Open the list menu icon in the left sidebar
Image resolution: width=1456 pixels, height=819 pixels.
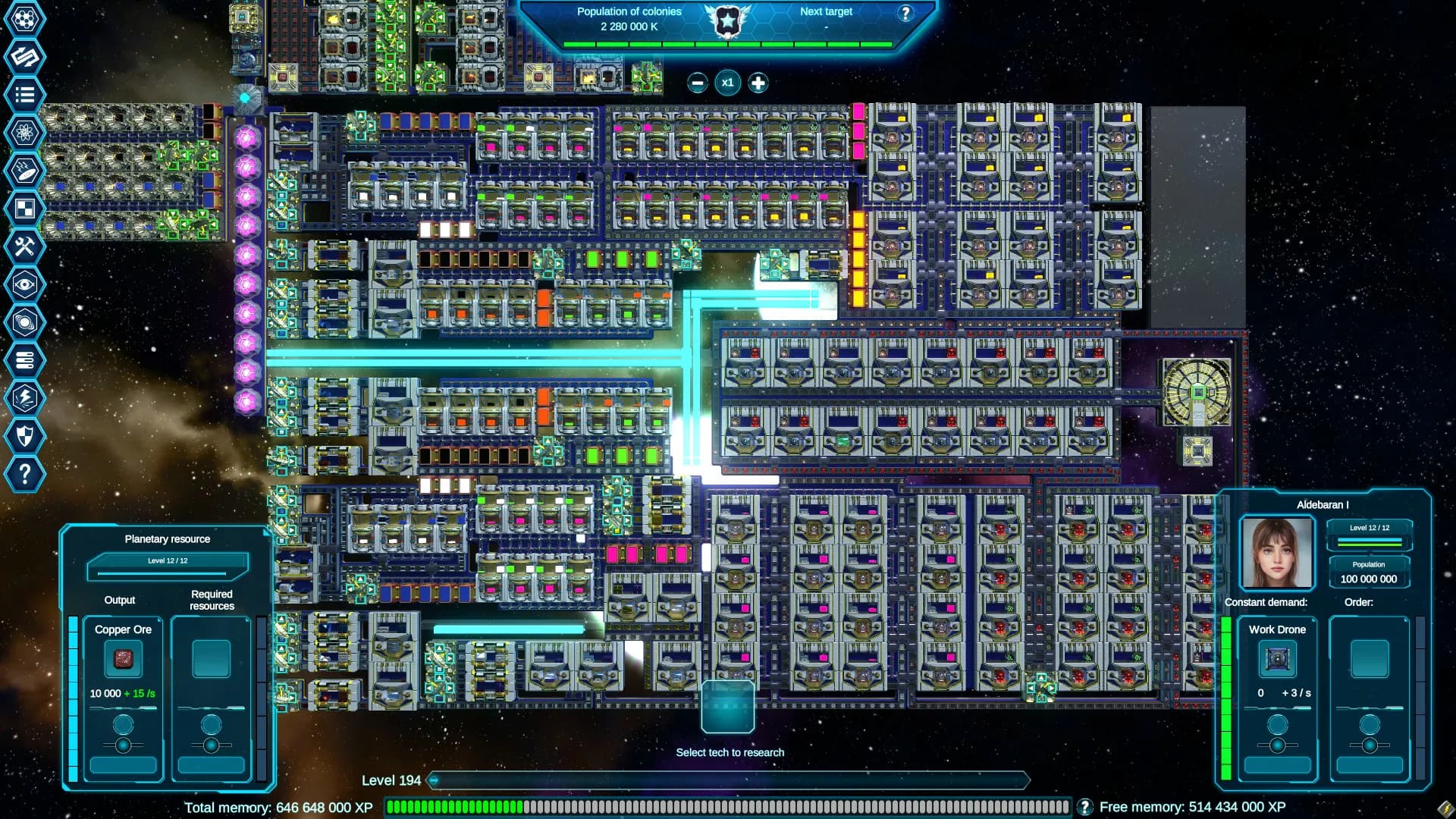tap(25, 95)
